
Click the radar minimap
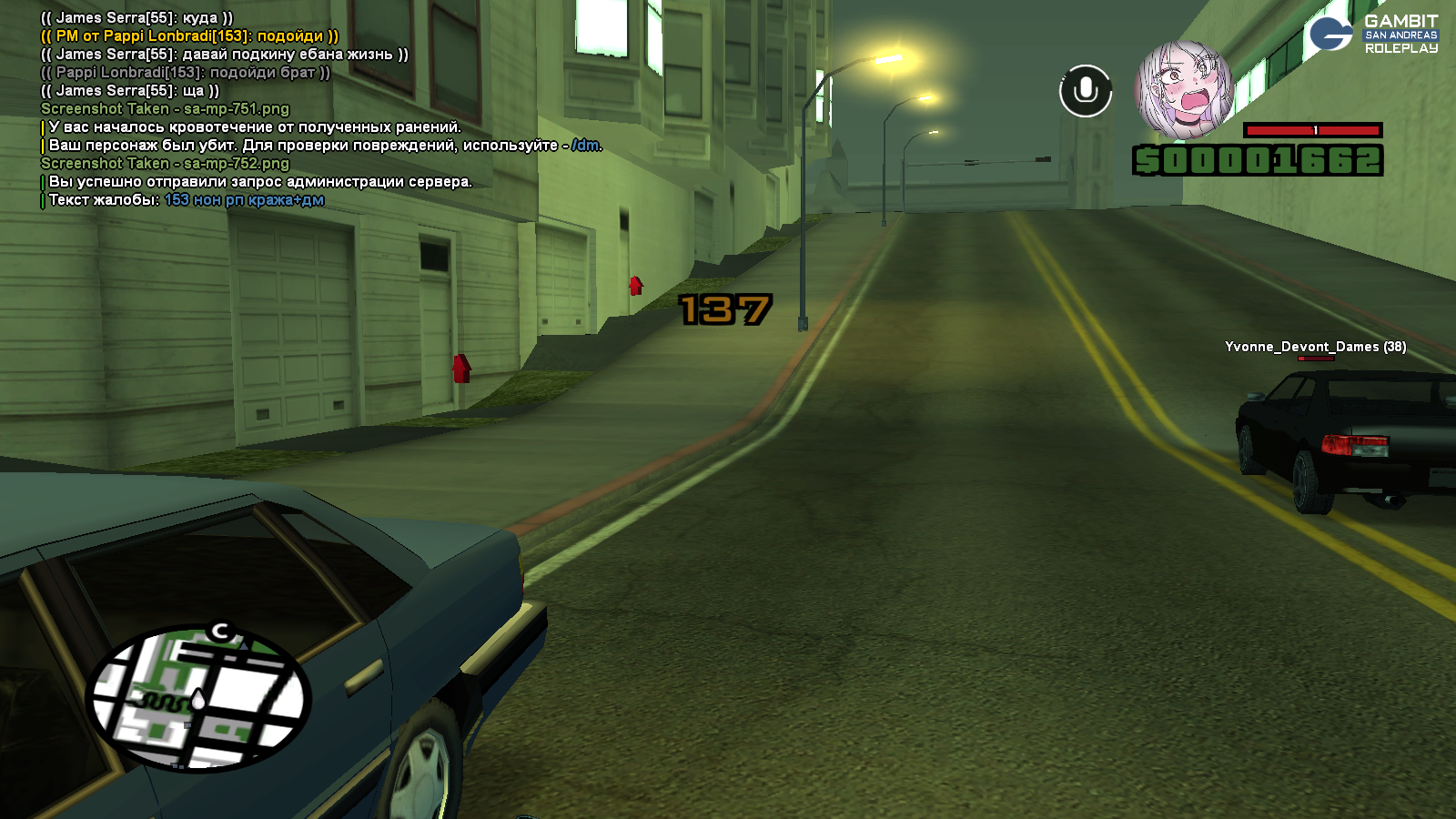[198, 699]
